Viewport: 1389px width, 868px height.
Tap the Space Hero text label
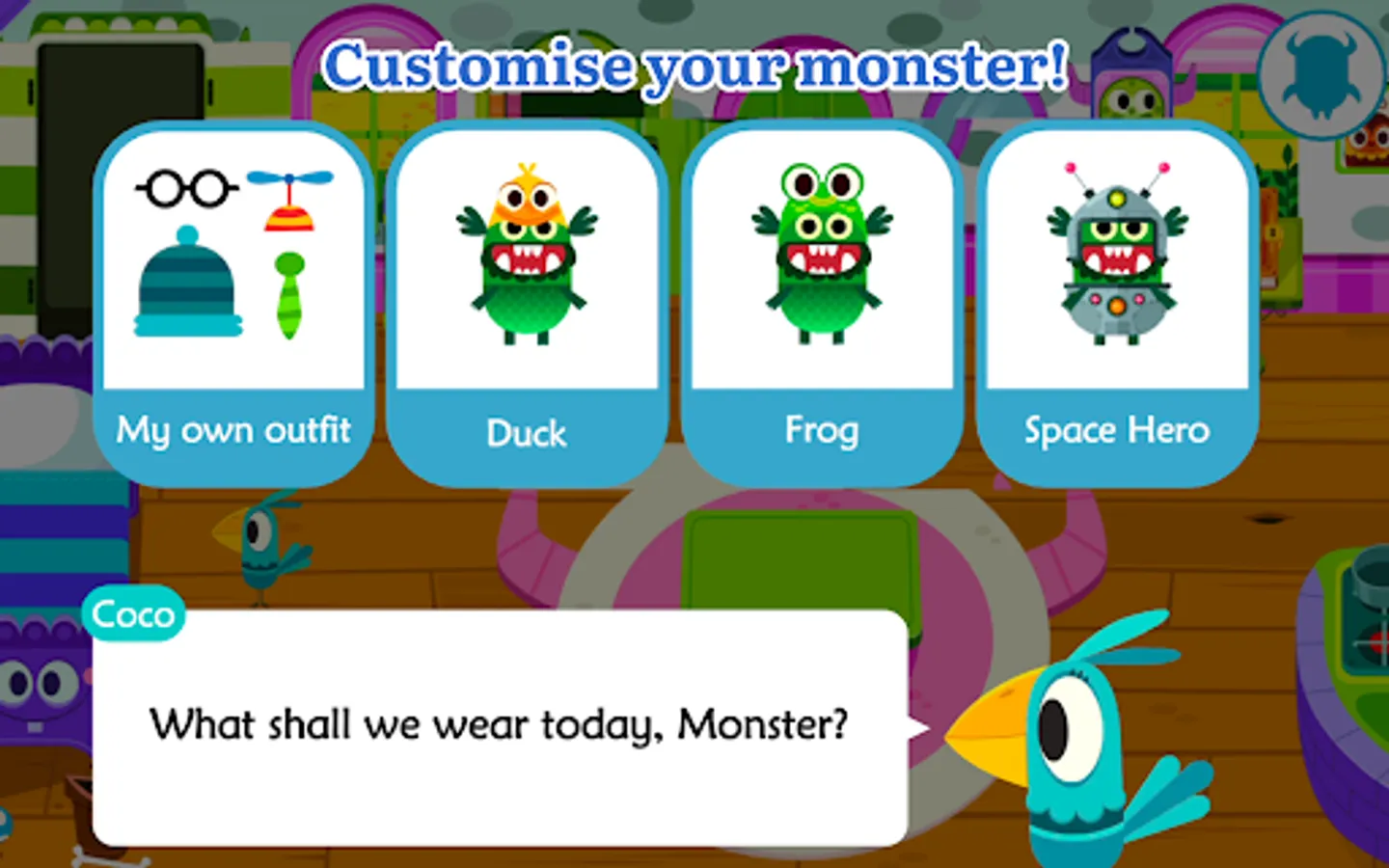click(x=1116, y=430)
